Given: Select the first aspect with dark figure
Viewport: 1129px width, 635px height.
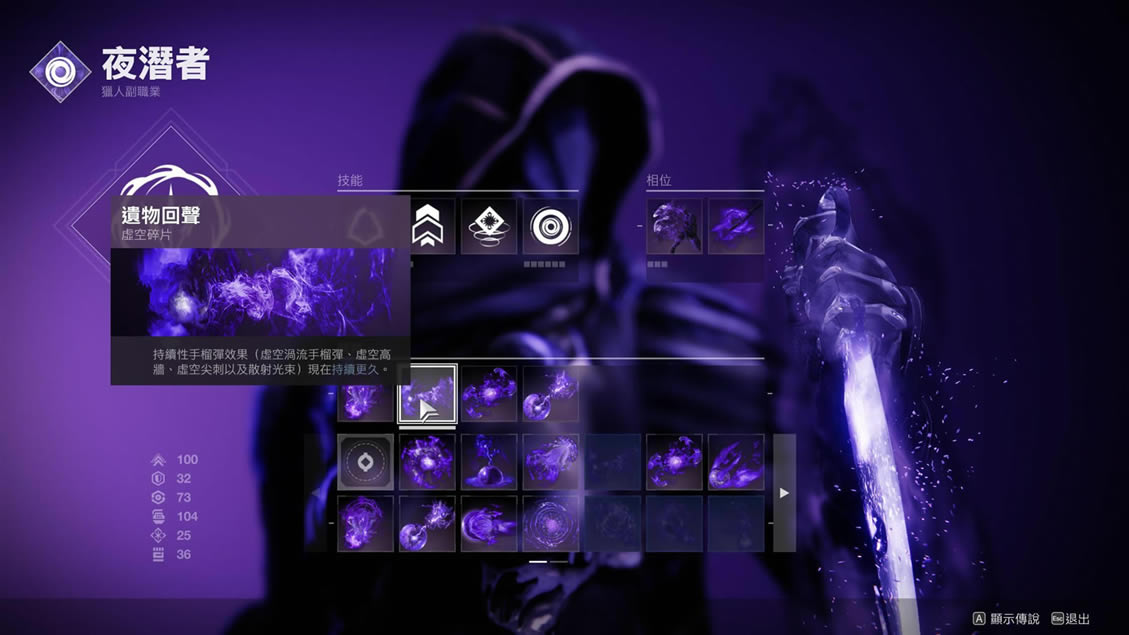Looking at the screenshot, I should pyautogui.click(x=674, y=226).
